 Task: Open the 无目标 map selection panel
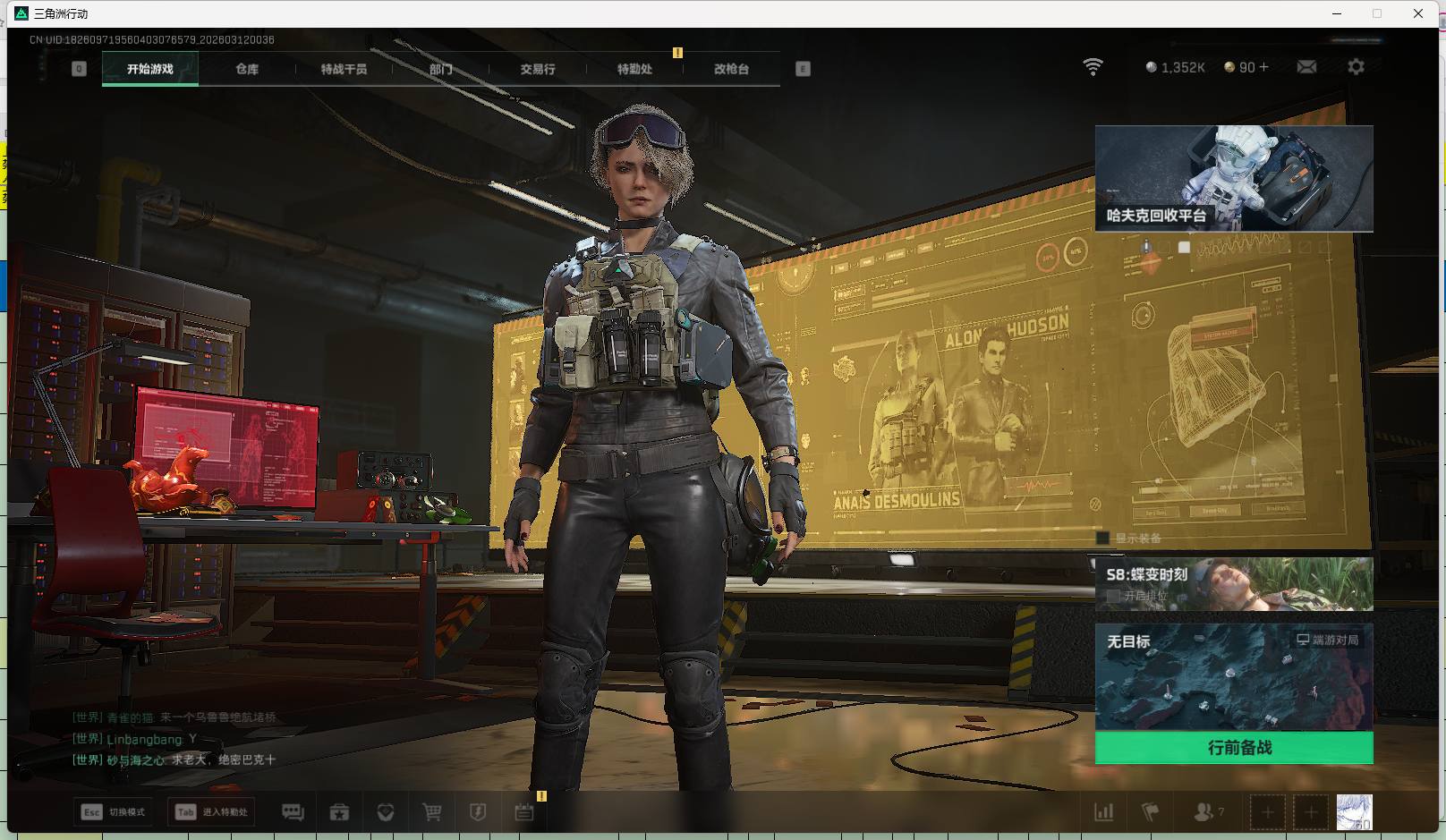(1234, 677)
